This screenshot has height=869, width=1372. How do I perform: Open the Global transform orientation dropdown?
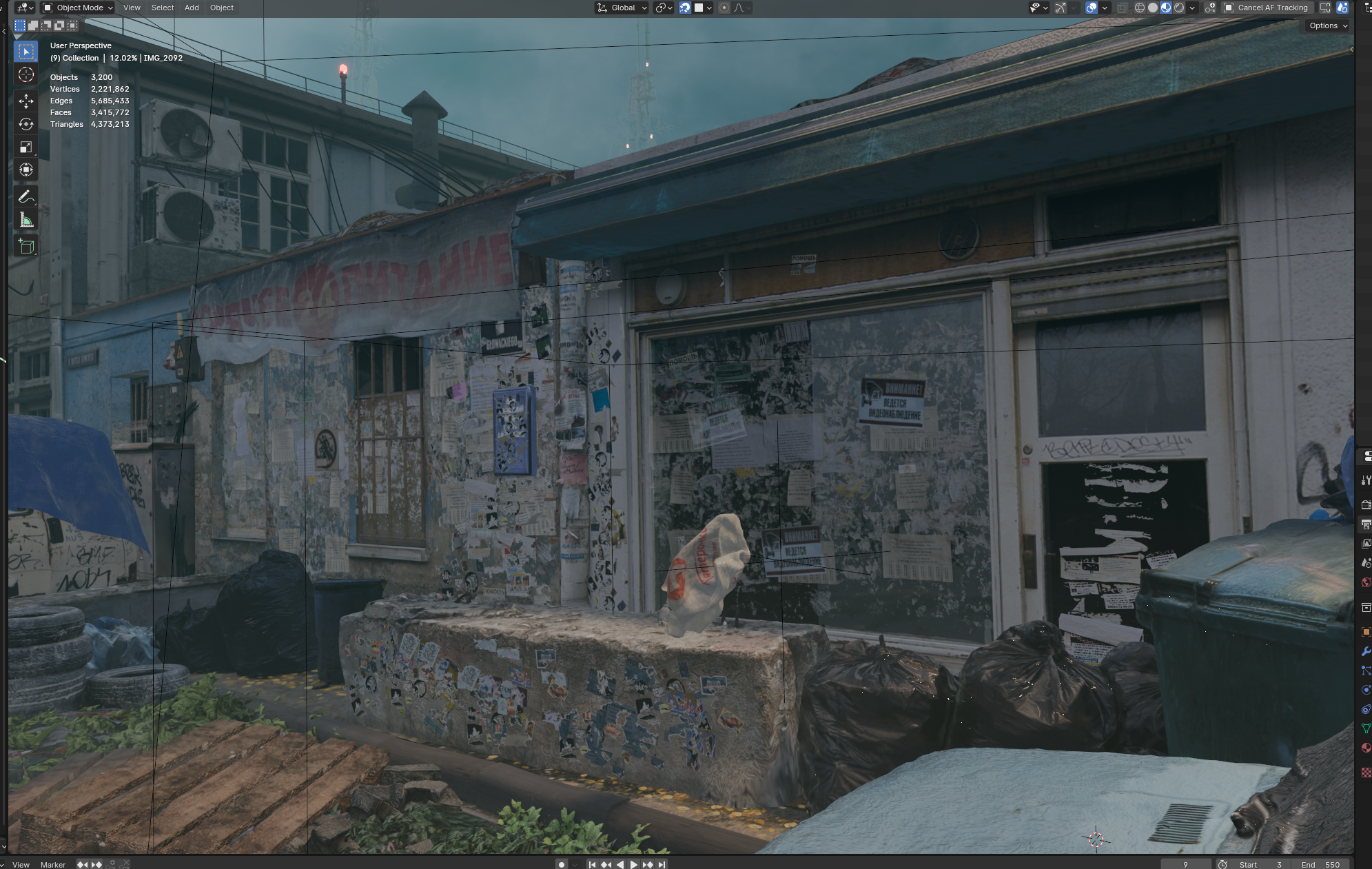coord(622,8)
